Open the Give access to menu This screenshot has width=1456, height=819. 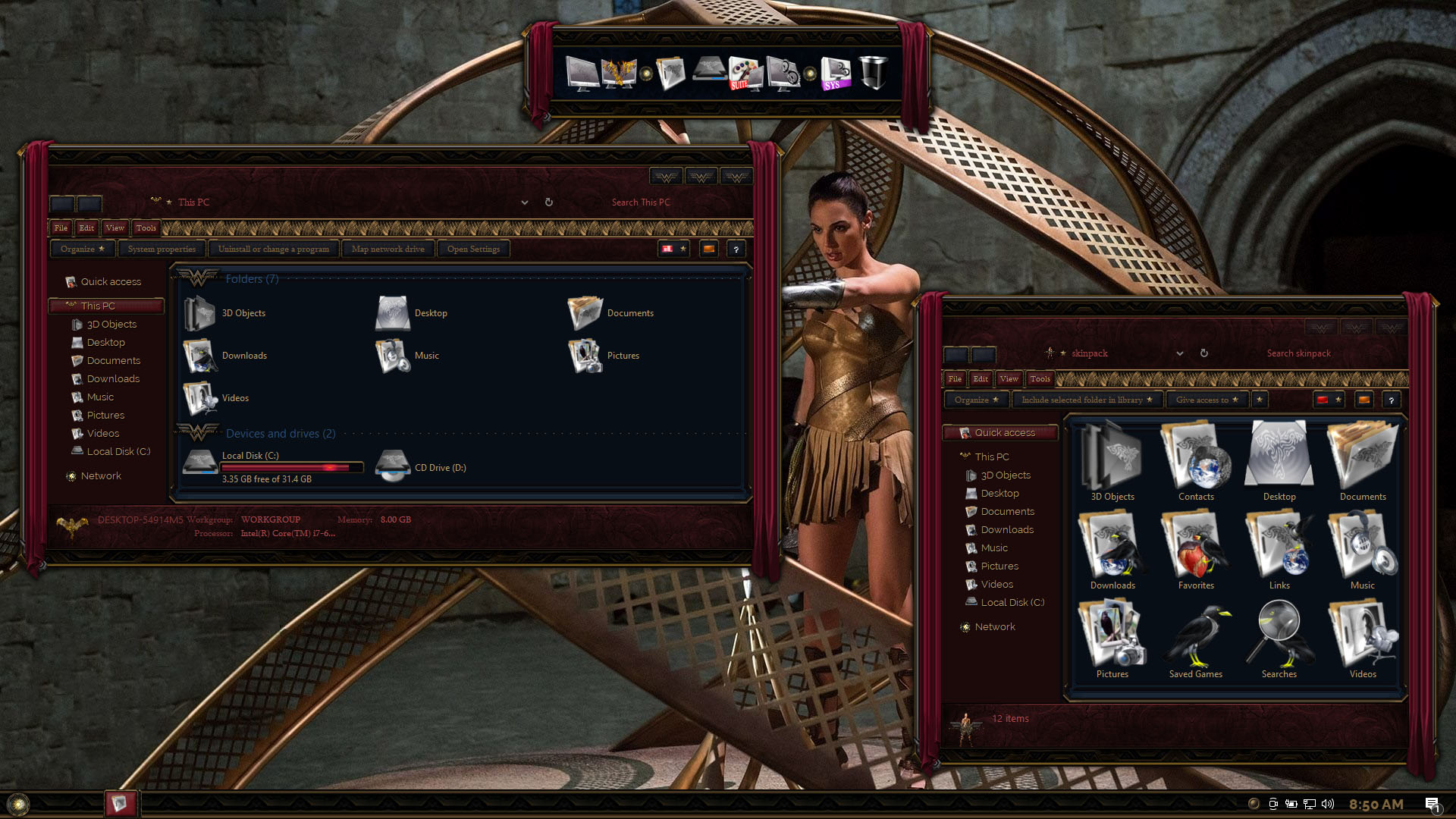(x=1206, y=400)
